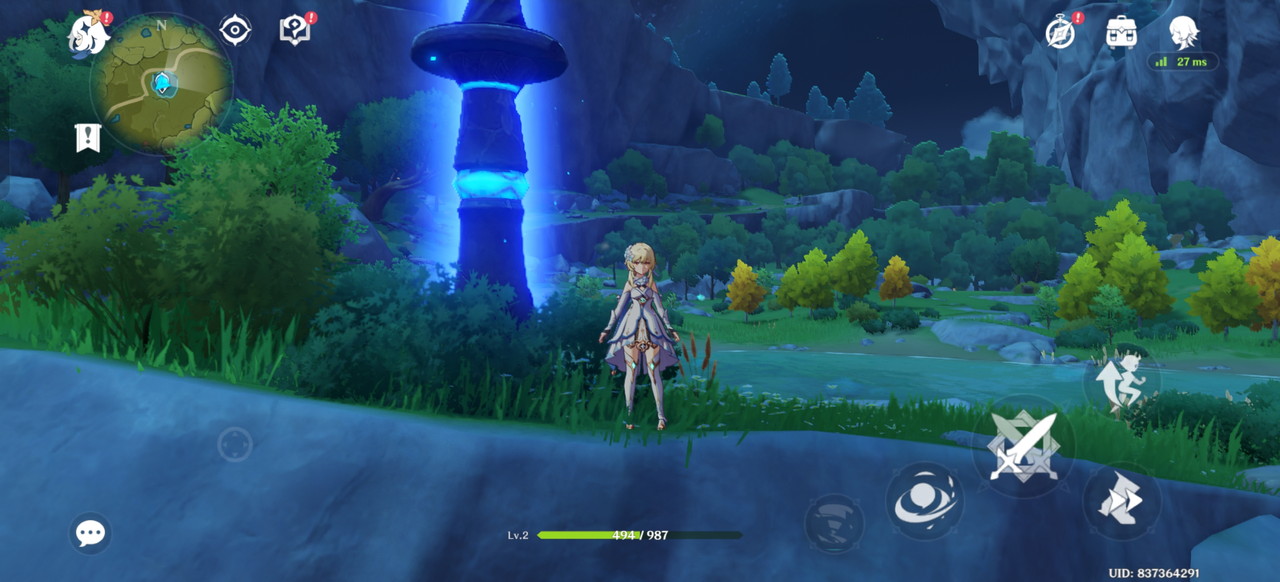Open the tutorial book icon
The height and width of the screenshot is (582, 1280).
[295, 30]
